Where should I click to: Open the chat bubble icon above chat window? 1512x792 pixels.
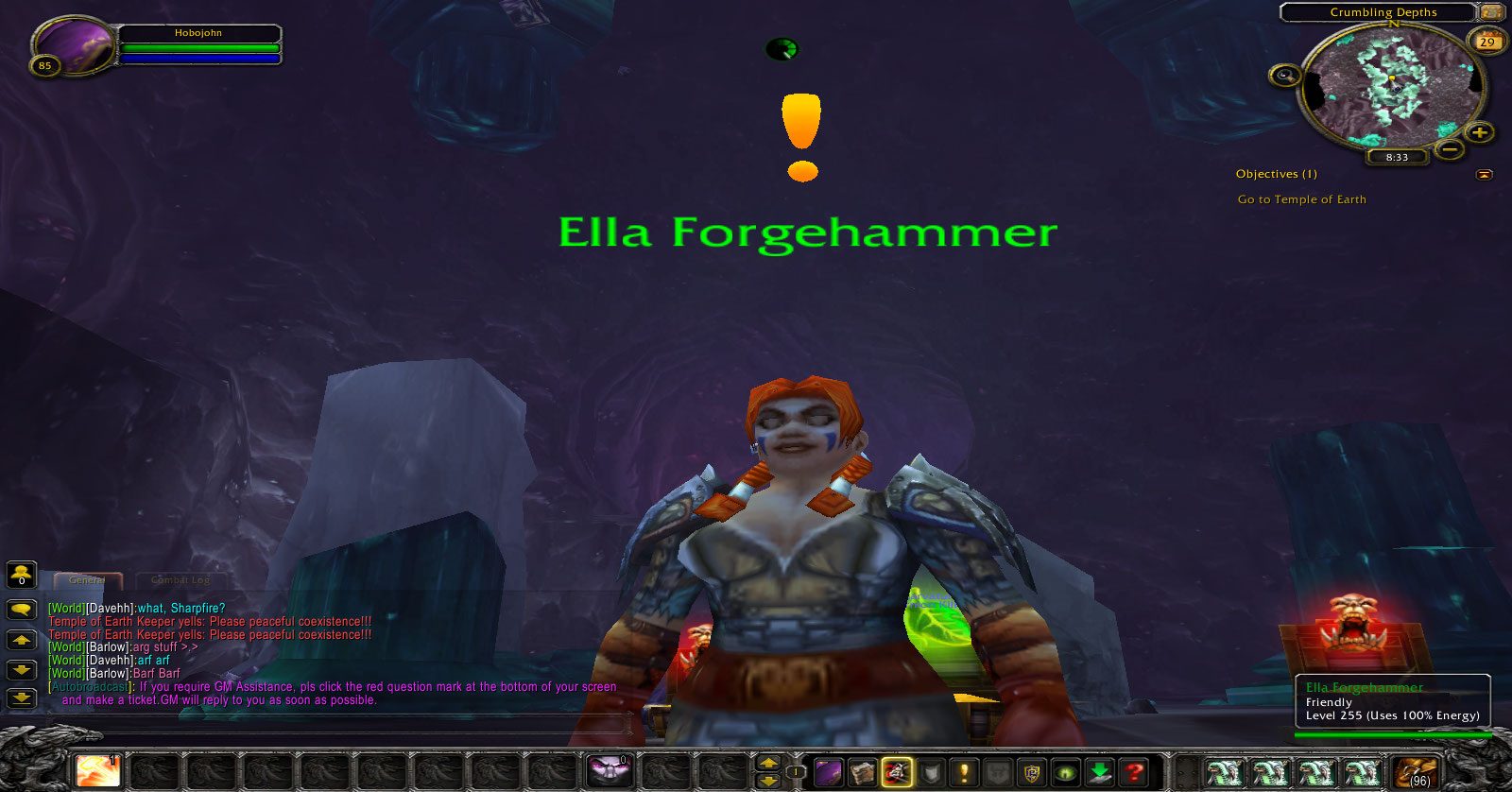point(21,608)
